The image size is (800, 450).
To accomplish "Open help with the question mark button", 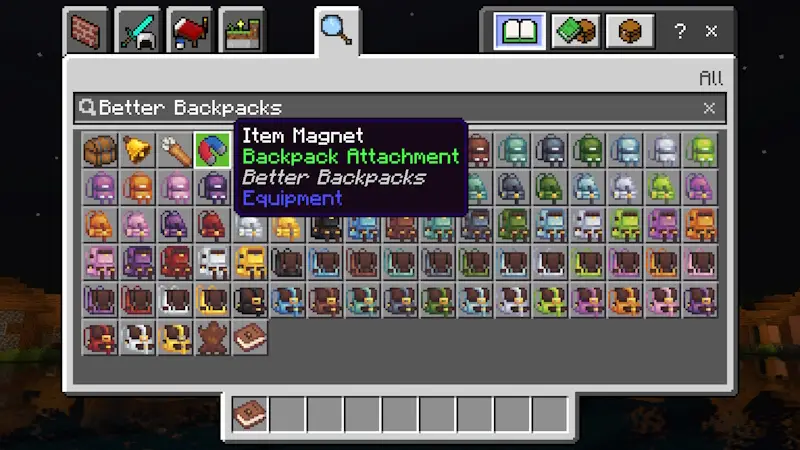I will click(681, 31).
